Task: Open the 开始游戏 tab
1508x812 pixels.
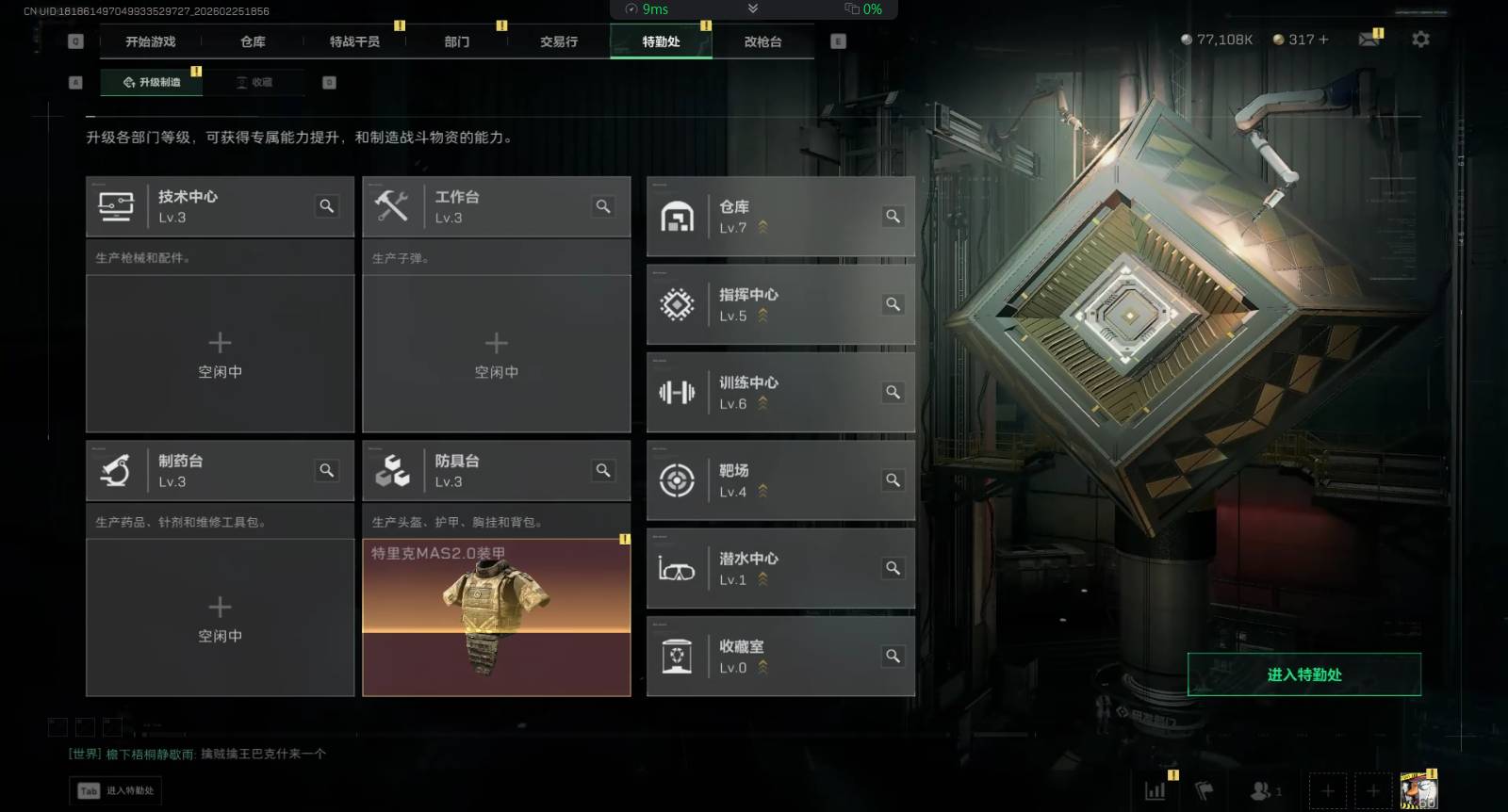Action: 151,41
